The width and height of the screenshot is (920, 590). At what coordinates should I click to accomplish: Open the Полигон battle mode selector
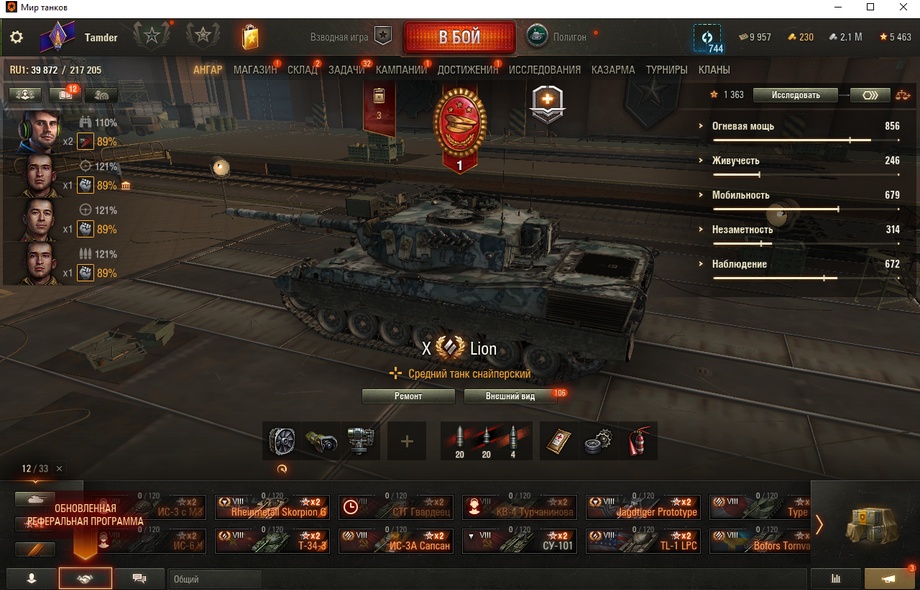[x=560, y=37]
